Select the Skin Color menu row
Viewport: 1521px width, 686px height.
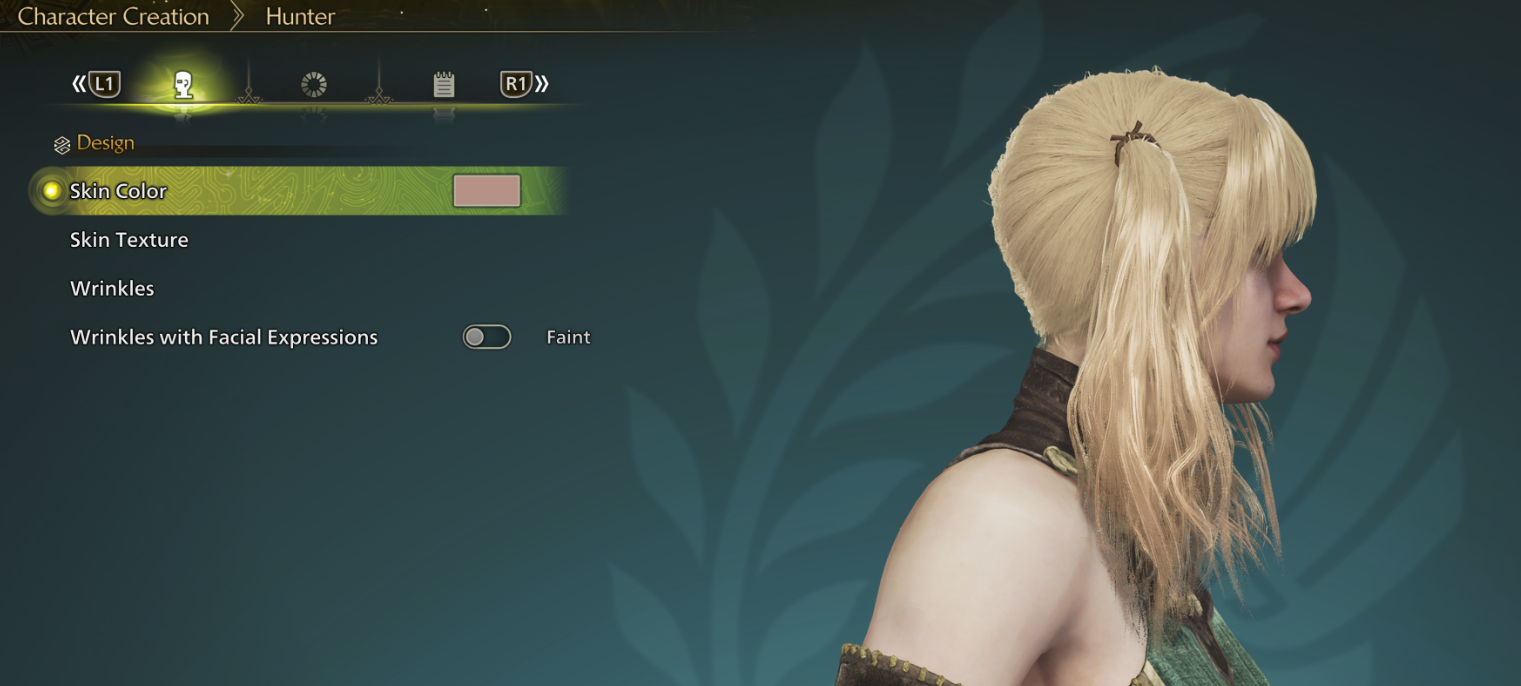point(118,191)
